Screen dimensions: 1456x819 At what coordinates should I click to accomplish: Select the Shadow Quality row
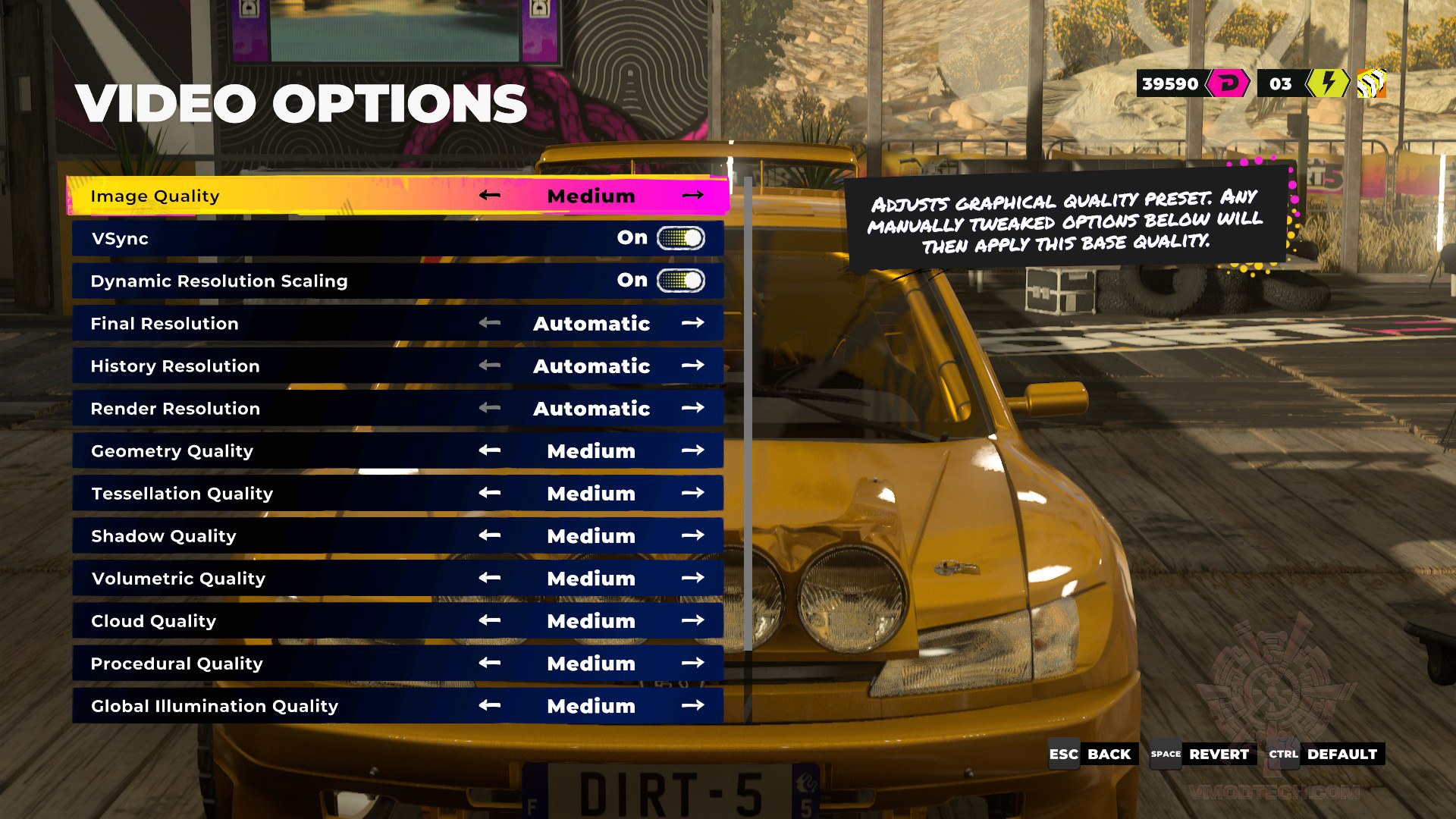coord(273,536)
